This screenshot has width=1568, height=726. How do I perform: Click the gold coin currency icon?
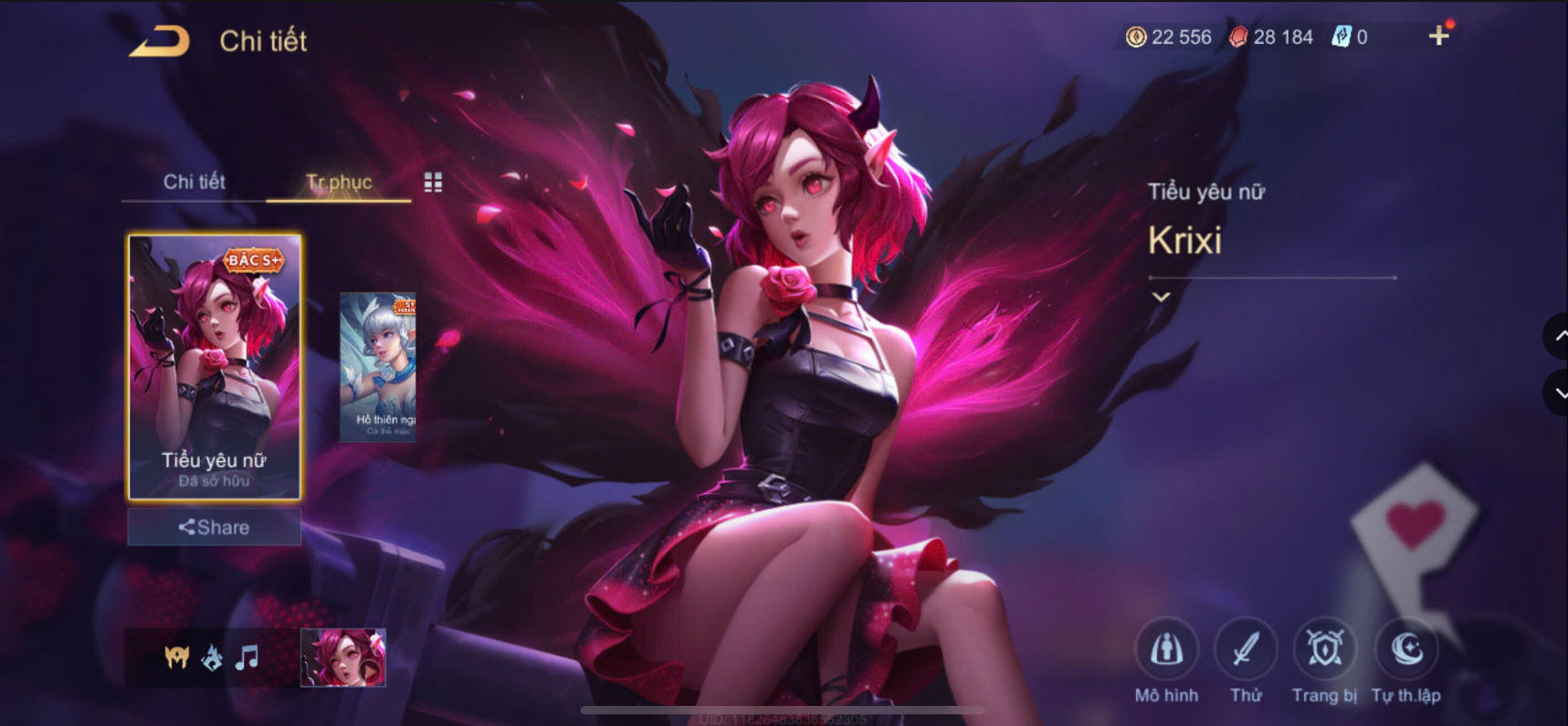tap(1135, 37)
